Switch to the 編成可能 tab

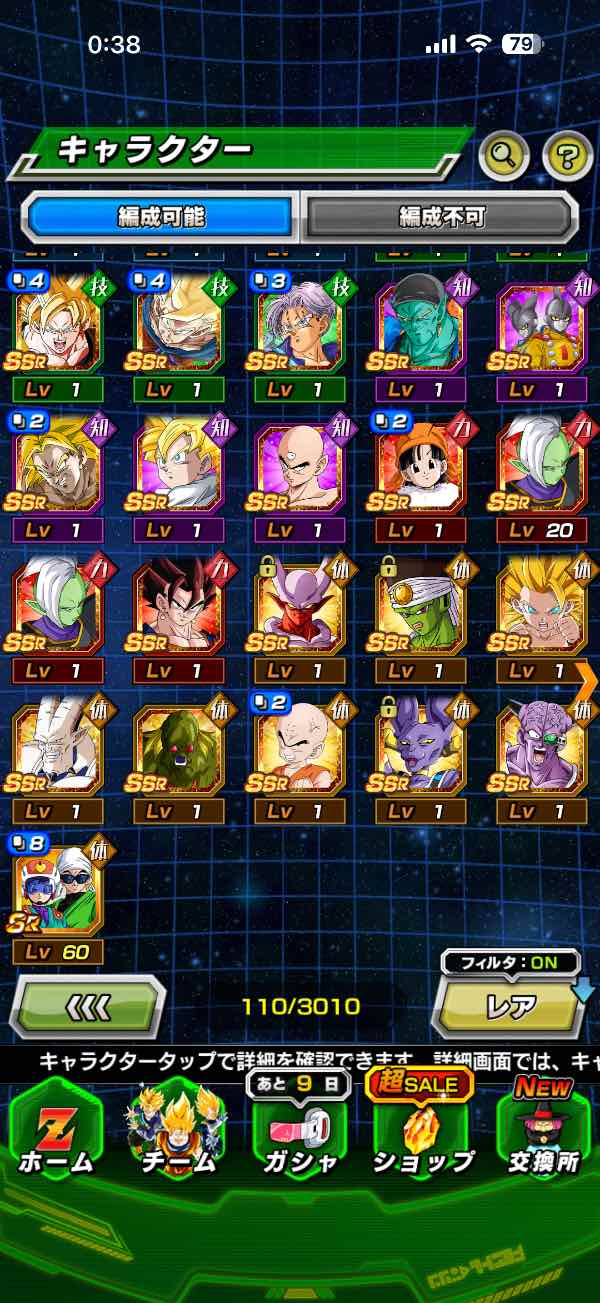160,215
